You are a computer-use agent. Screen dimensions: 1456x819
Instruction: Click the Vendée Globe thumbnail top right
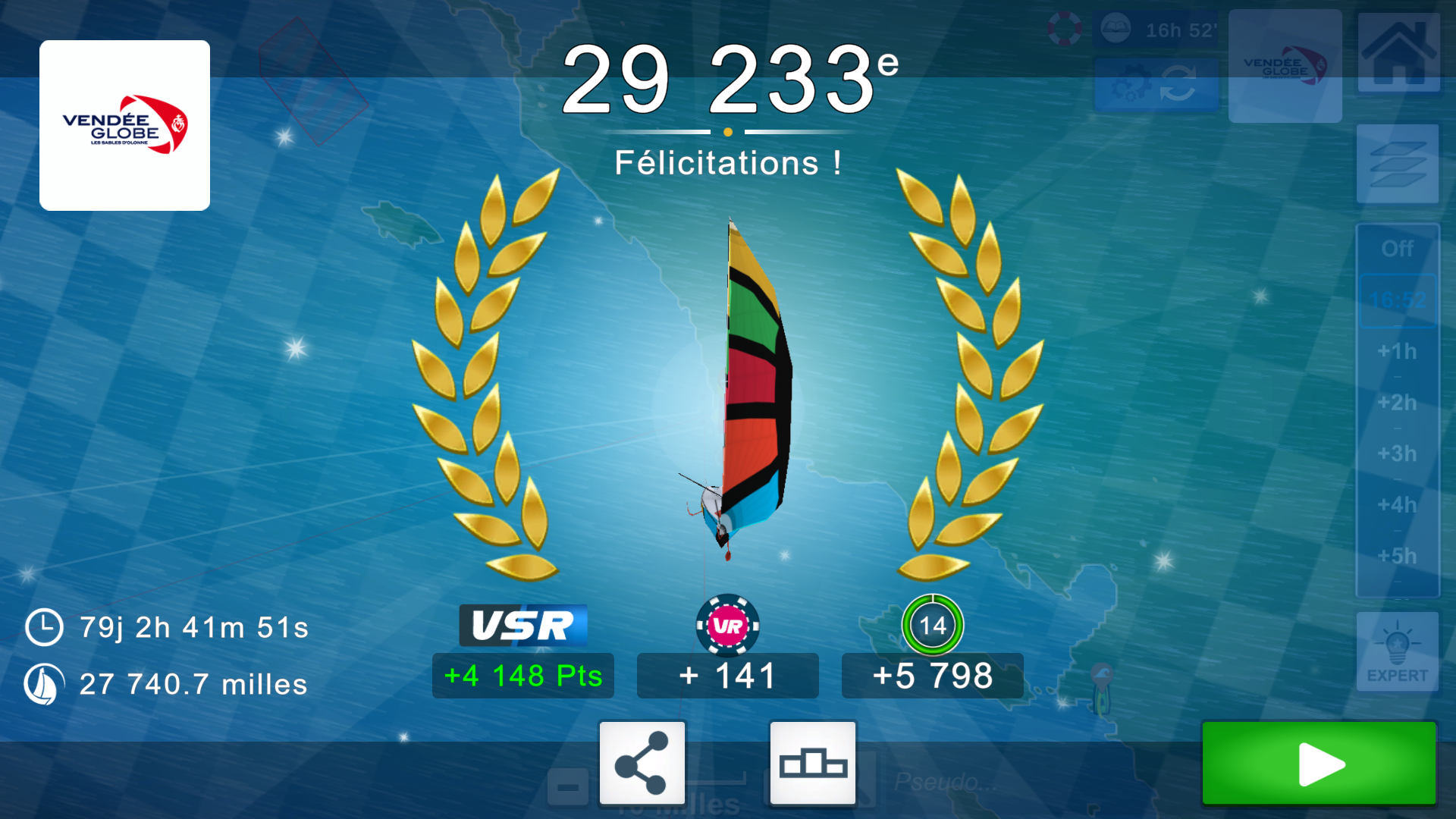[x=1285, y=66]
